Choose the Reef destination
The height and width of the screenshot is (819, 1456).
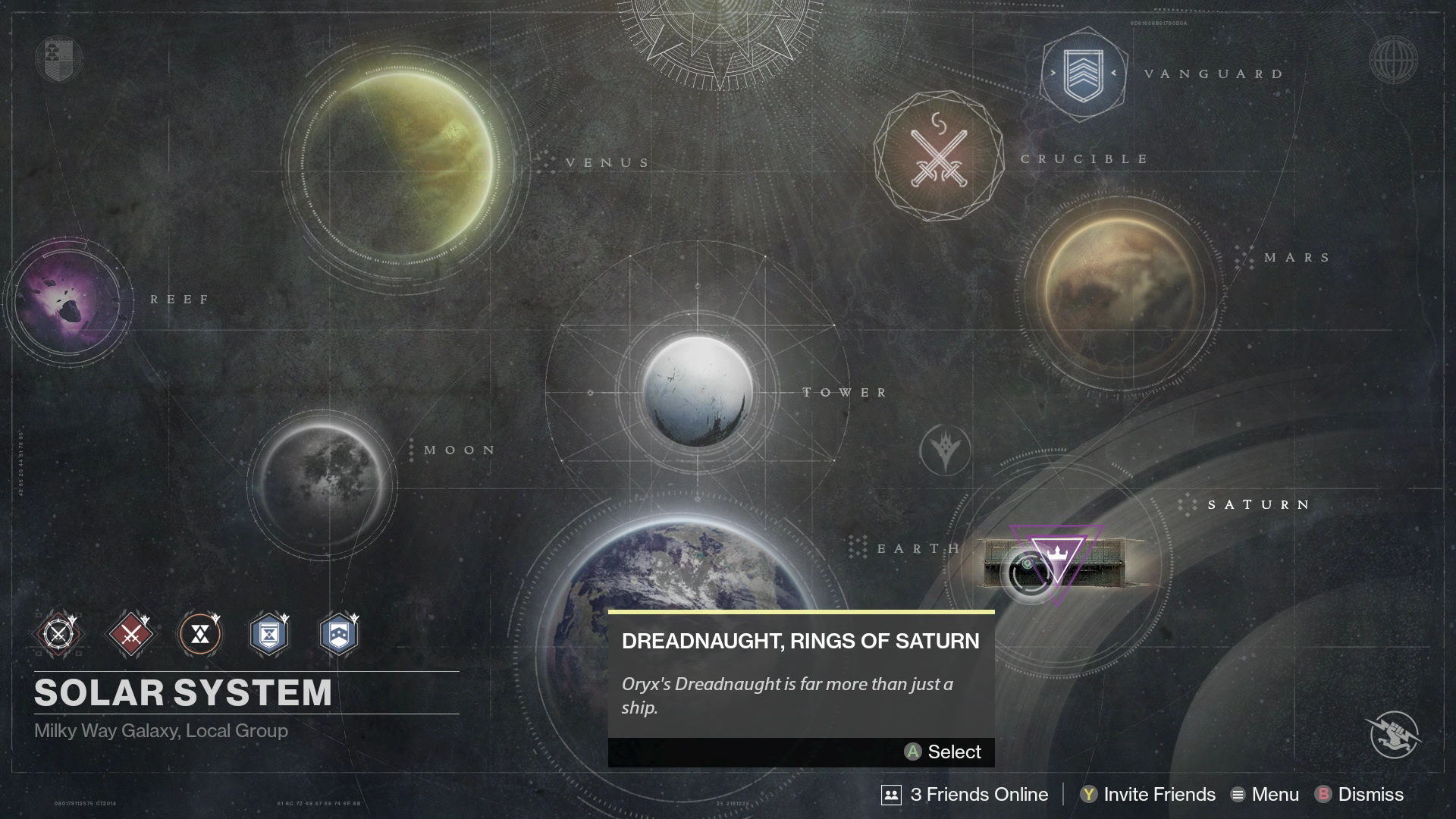pos(68,300)
